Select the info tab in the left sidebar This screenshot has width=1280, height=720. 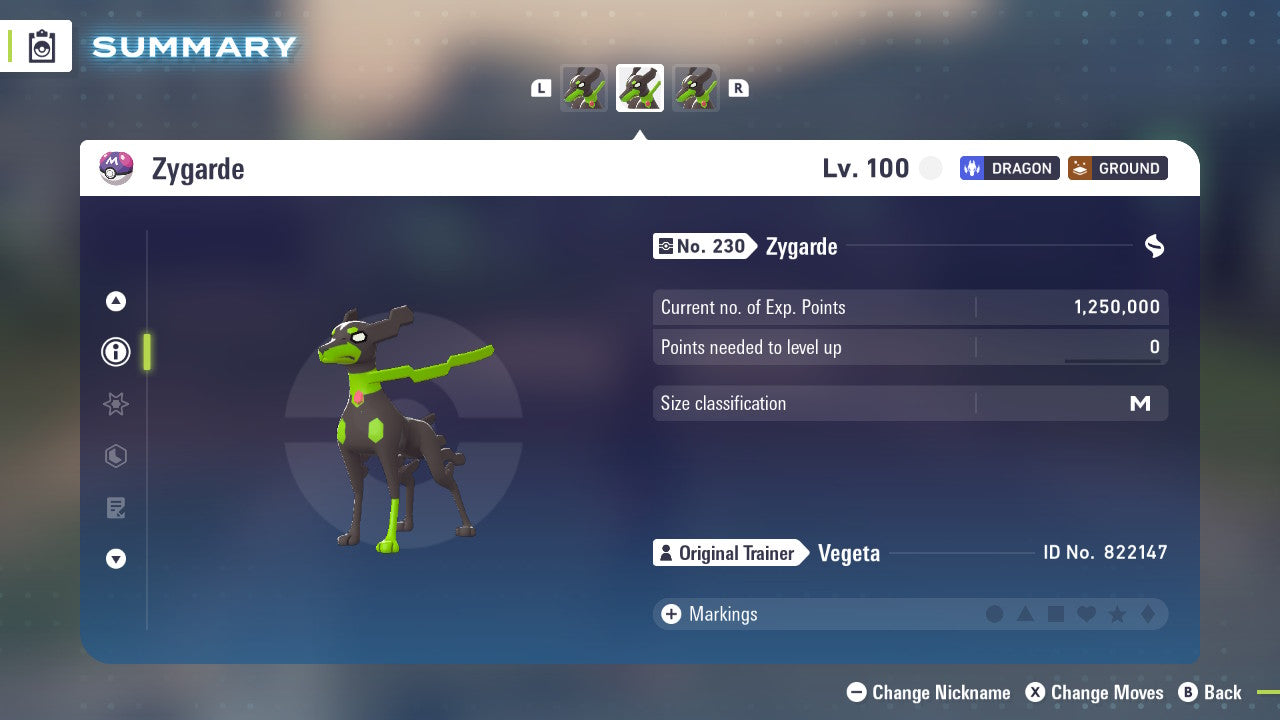115,351
